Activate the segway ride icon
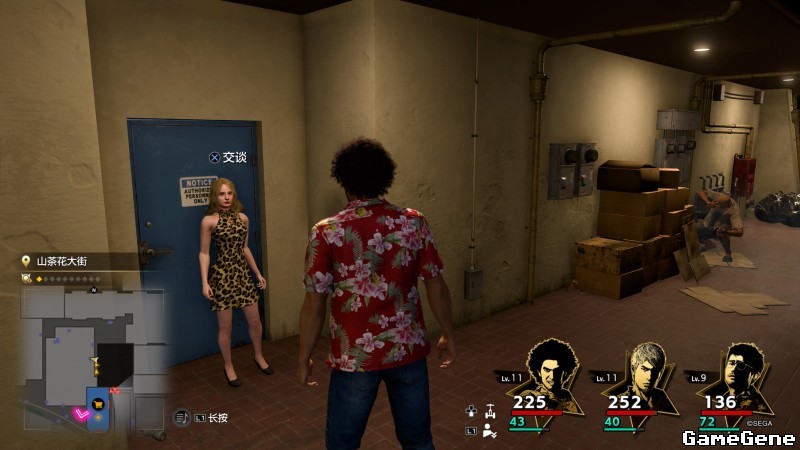The height and width of the screenshot is (450, 800). [x=489, y=410]
